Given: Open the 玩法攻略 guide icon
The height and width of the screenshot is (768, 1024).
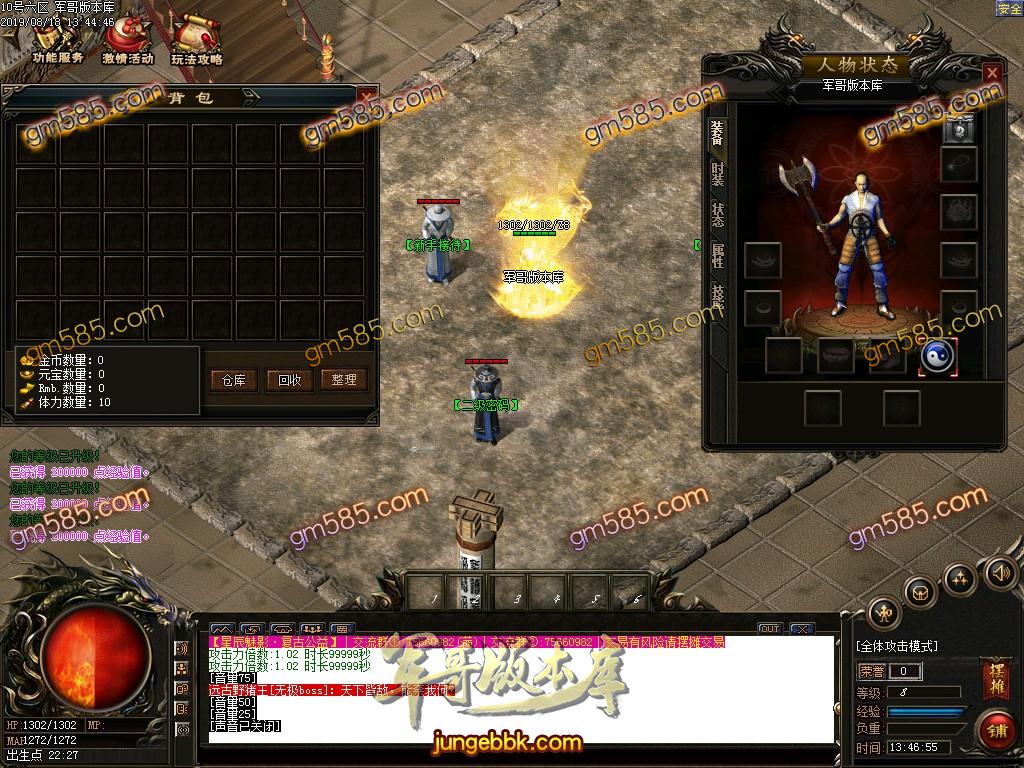Looking at the screenshot, I should point(196,42).
